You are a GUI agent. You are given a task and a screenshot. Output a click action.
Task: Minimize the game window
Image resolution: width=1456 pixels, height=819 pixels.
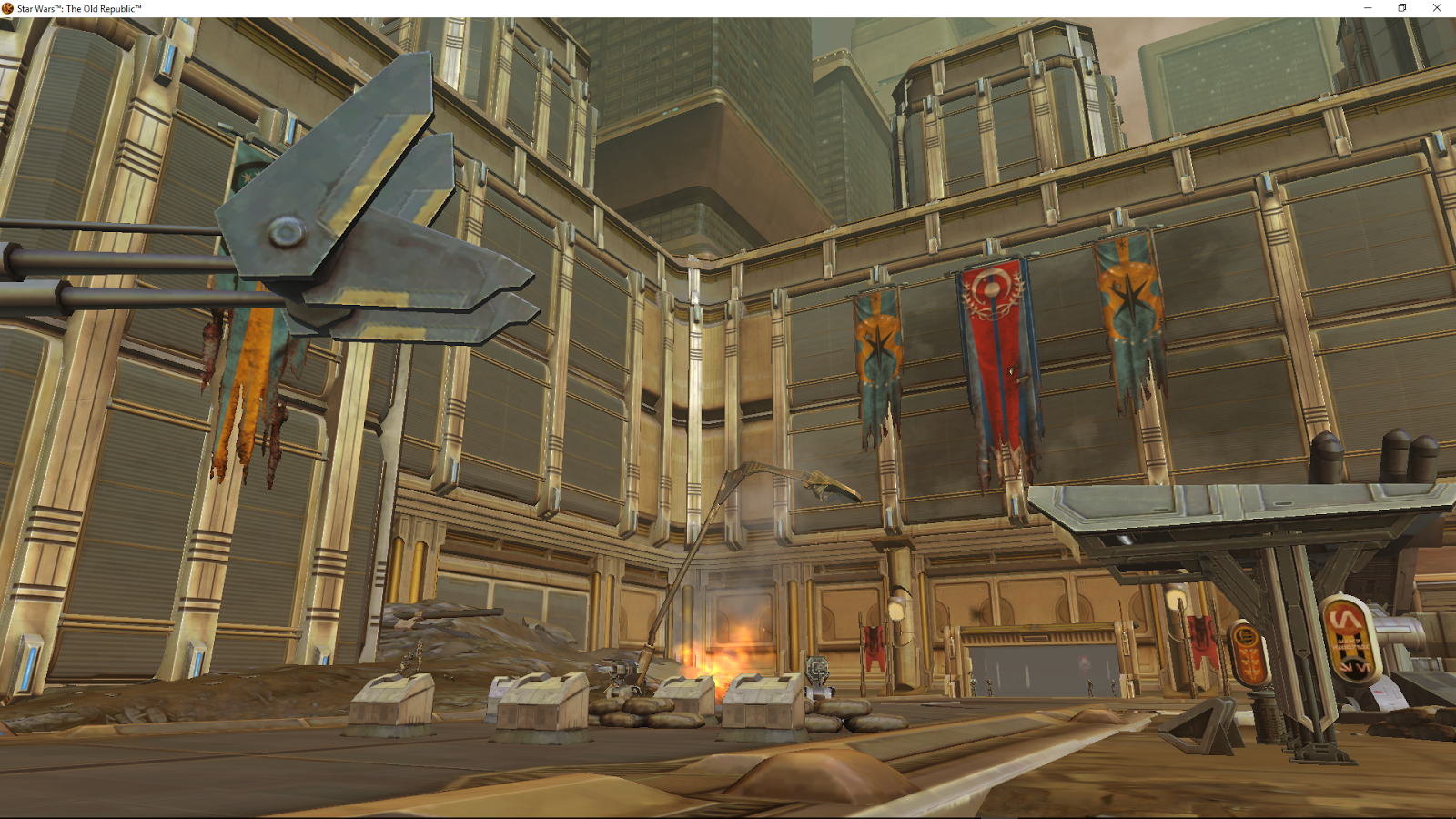tap(1366, 7)
